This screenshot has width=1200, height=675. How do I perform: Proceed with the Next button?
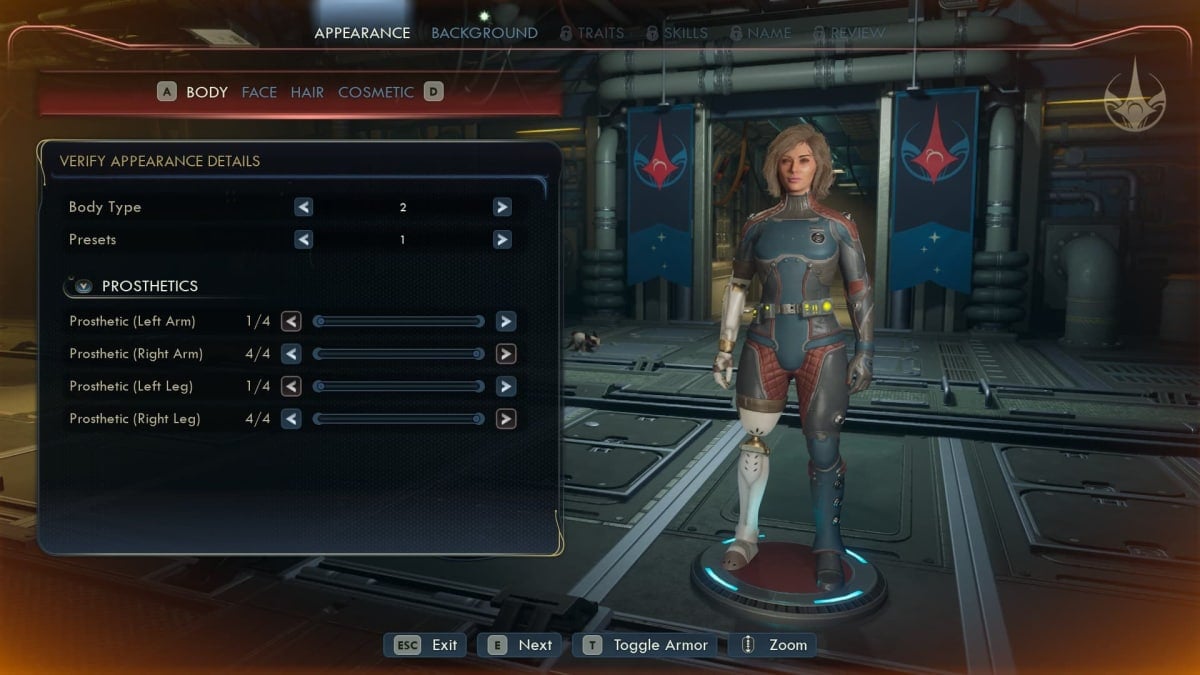click(x=520, y=645)
